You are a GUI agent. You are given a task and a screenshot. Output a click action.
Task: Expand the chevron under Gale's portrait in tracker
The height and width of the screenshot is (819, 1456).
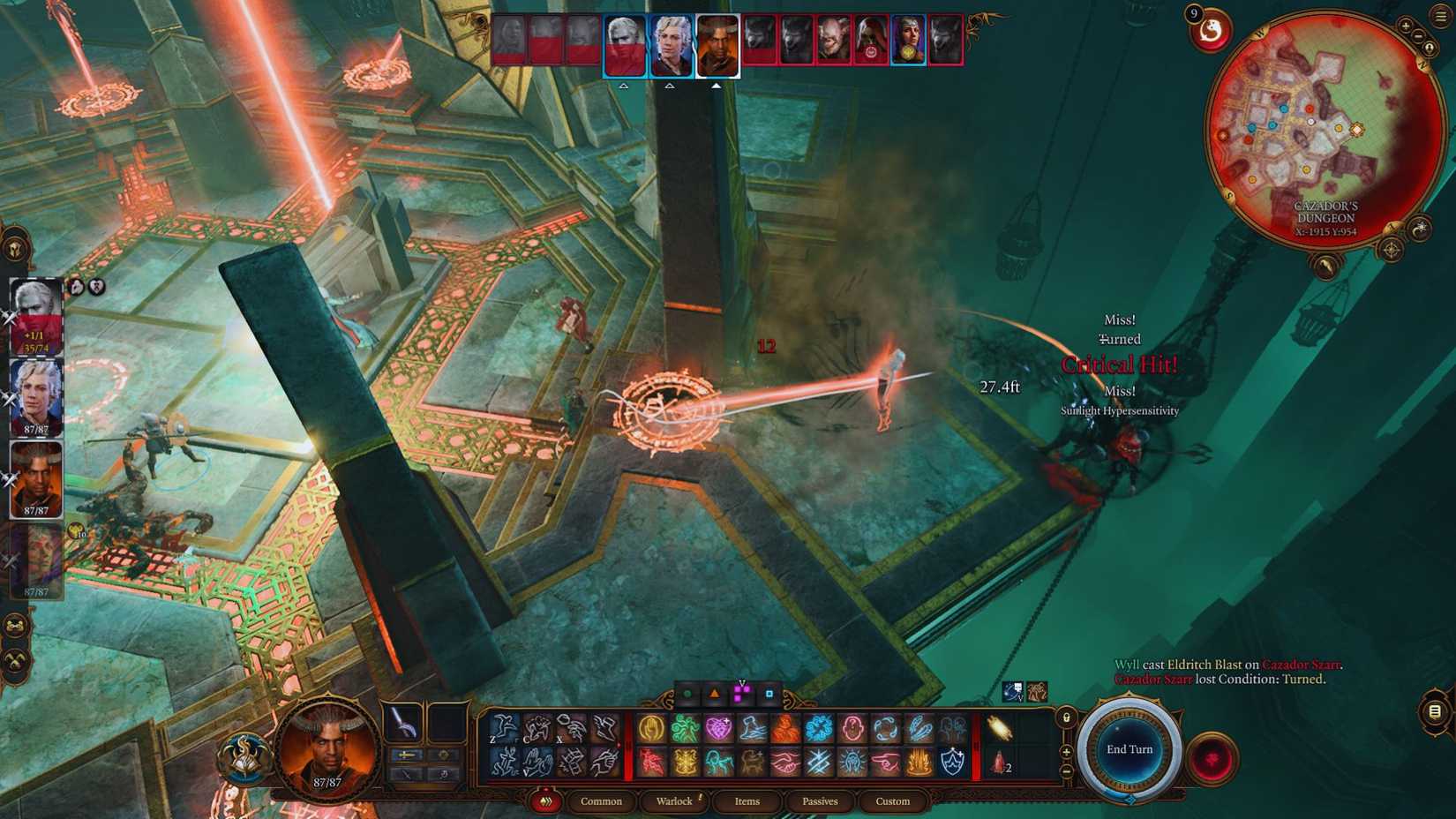point(670,86)
